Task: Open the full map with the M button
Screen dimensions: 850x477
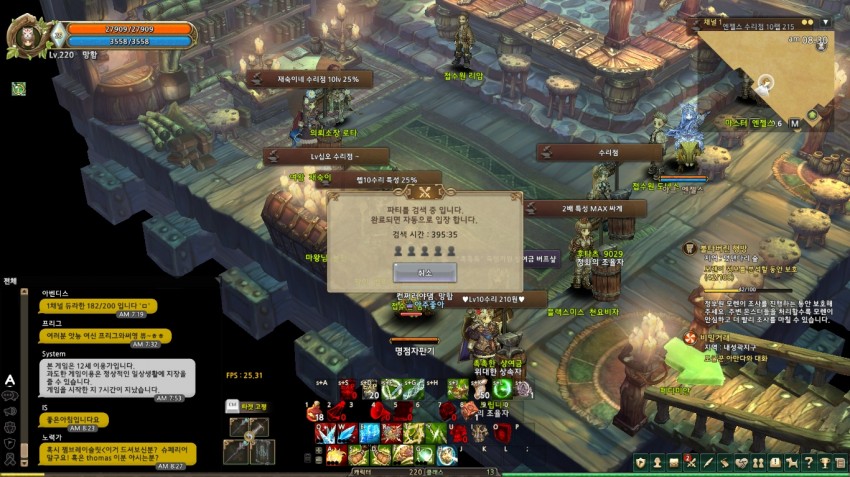Action: point(794,123)
